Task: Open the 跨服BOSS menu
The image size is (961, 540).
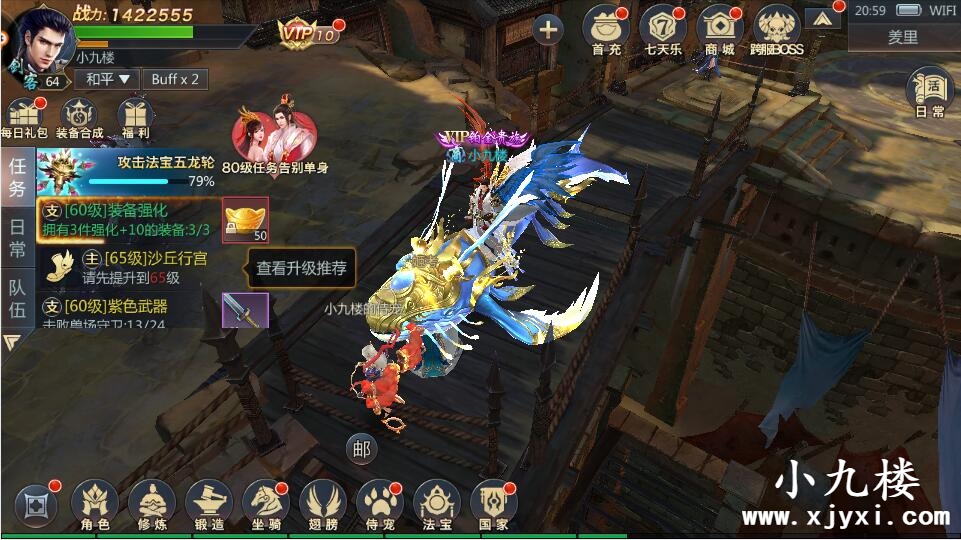Action: coord(778,29)
